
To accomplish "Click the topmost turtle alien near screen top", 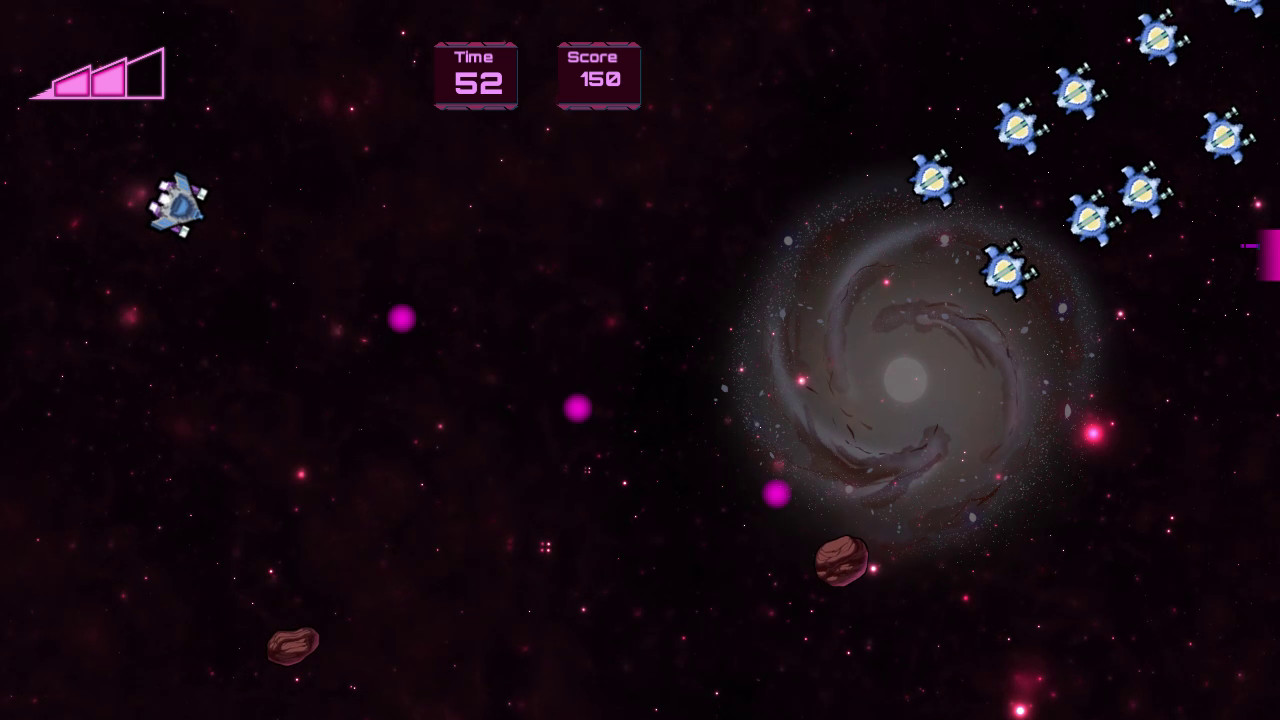I will [1158, 35].
